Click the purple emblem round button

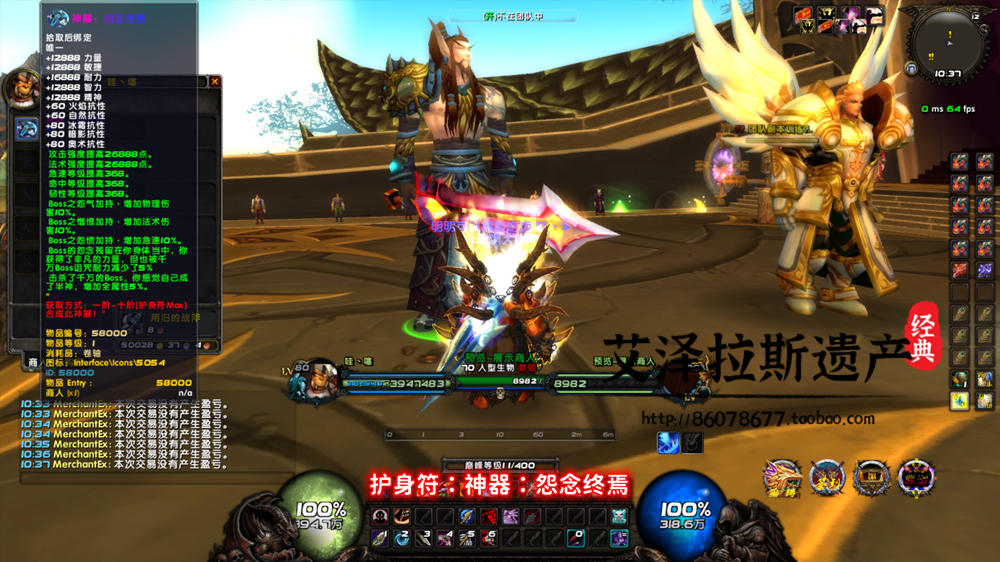point(916,478)
